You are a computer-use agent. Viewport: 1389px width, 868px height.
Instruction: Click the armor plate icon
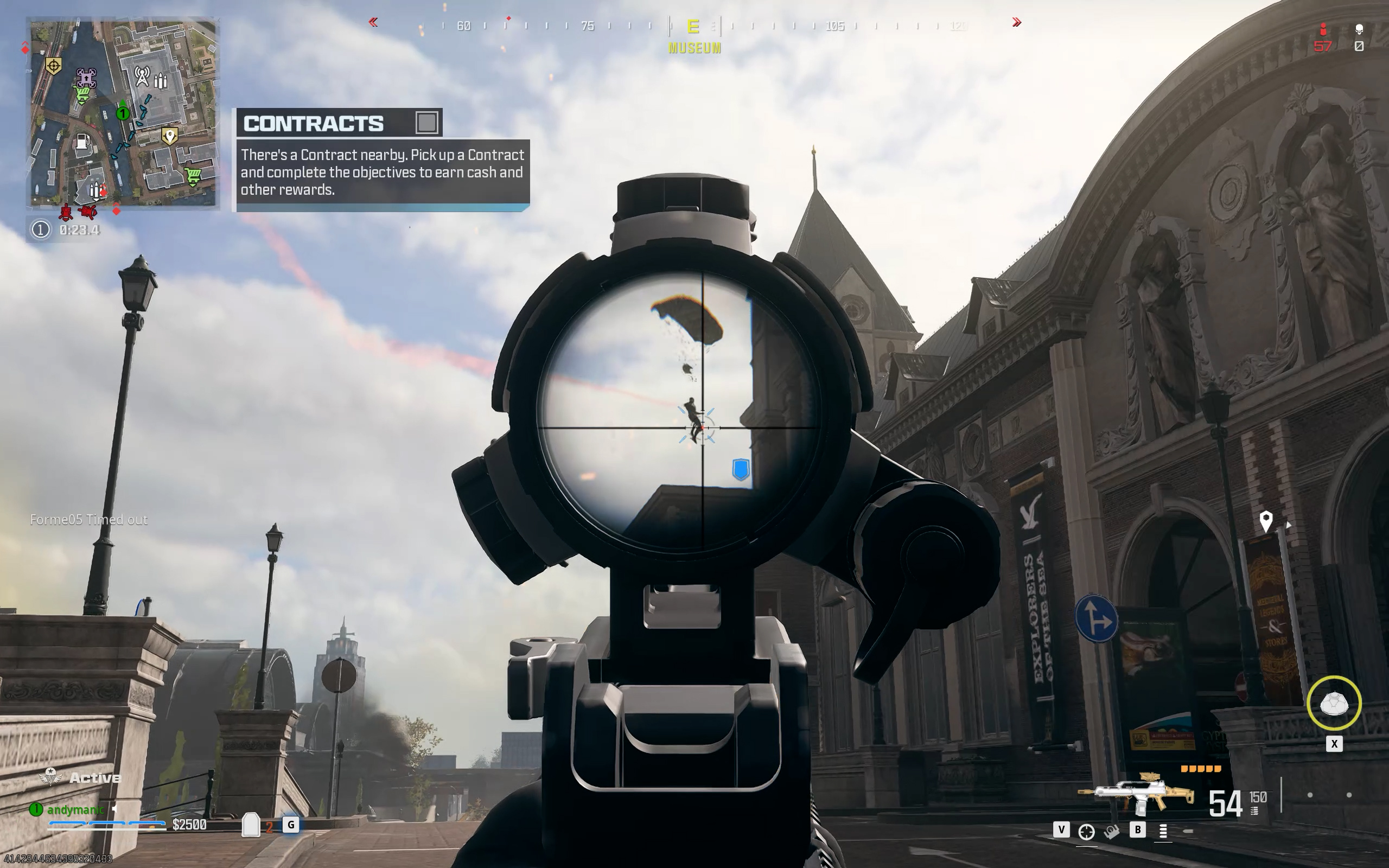pyautogui.click(x=251, y=825)
